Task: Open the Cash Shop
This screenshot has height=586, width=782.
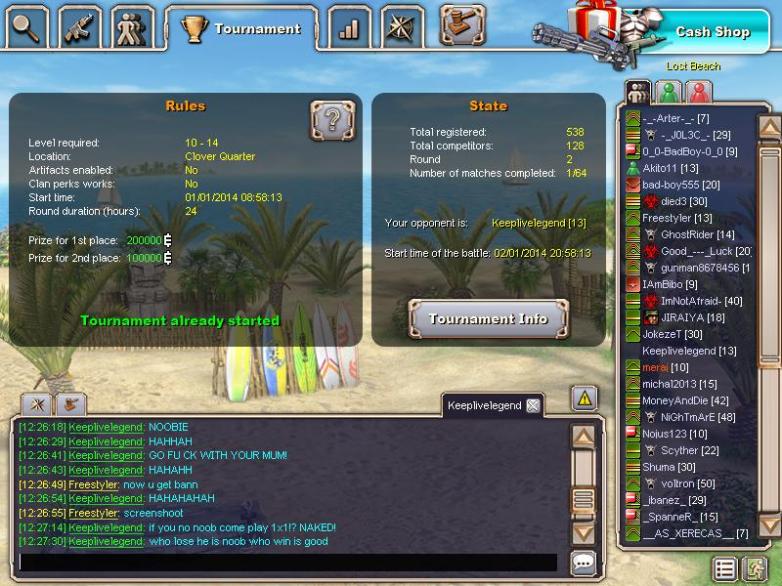Action: [711, 32]
